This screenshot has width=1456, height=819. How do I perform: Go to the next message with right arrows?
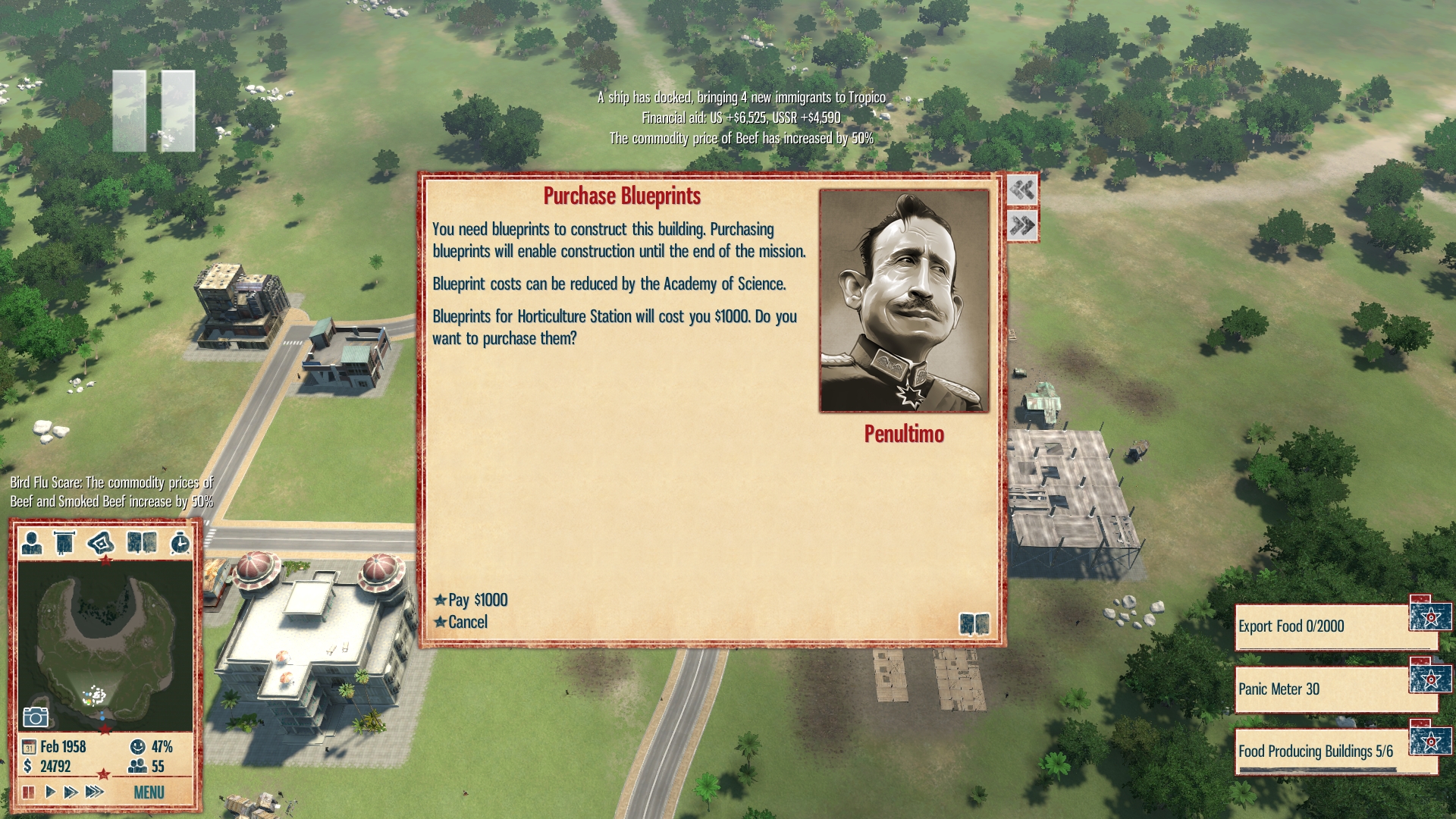1022,225
